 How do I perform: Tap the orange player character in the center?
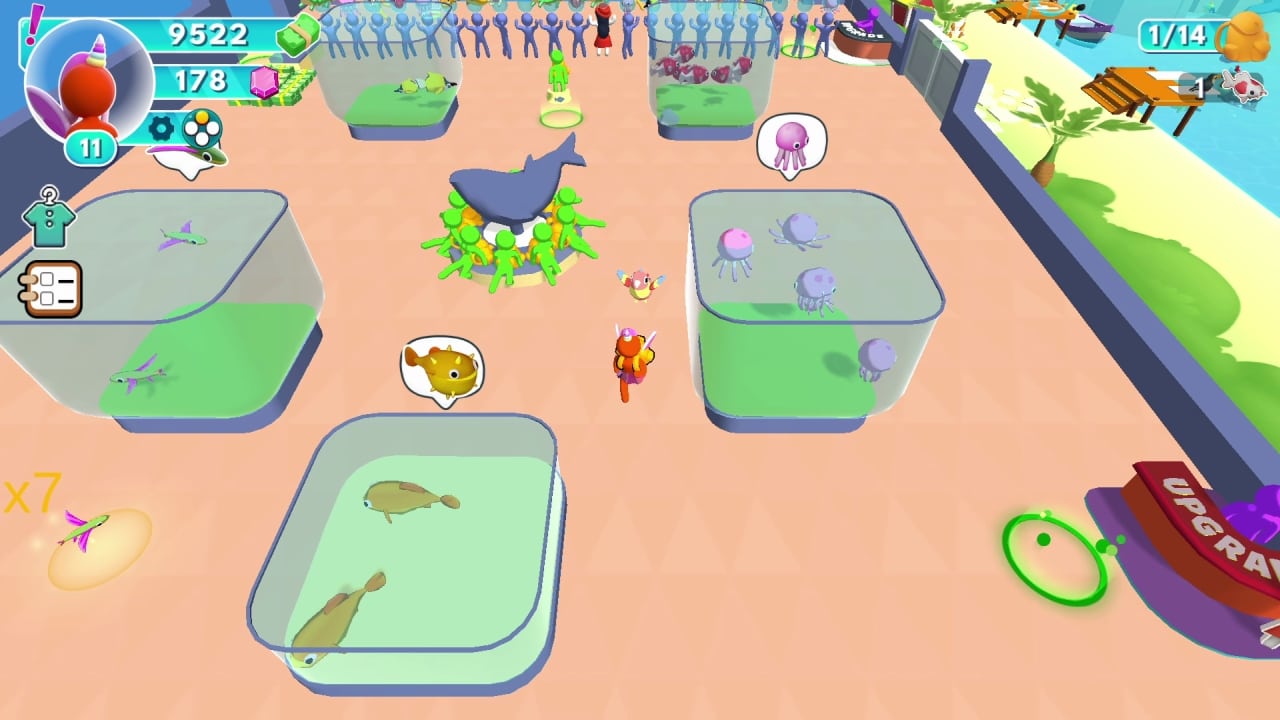tap(631, 365)
